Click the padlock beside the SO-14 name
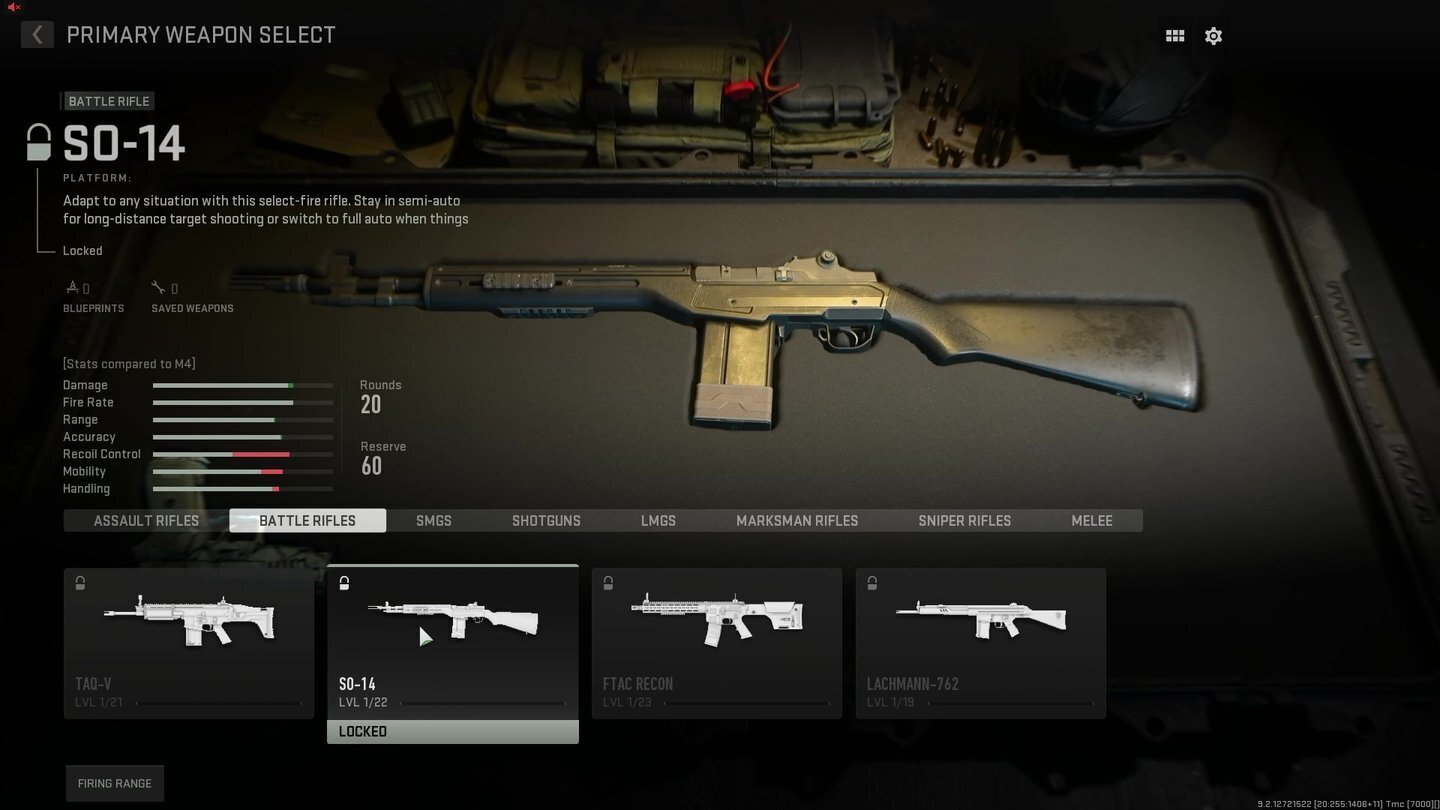 pos(37,143)
